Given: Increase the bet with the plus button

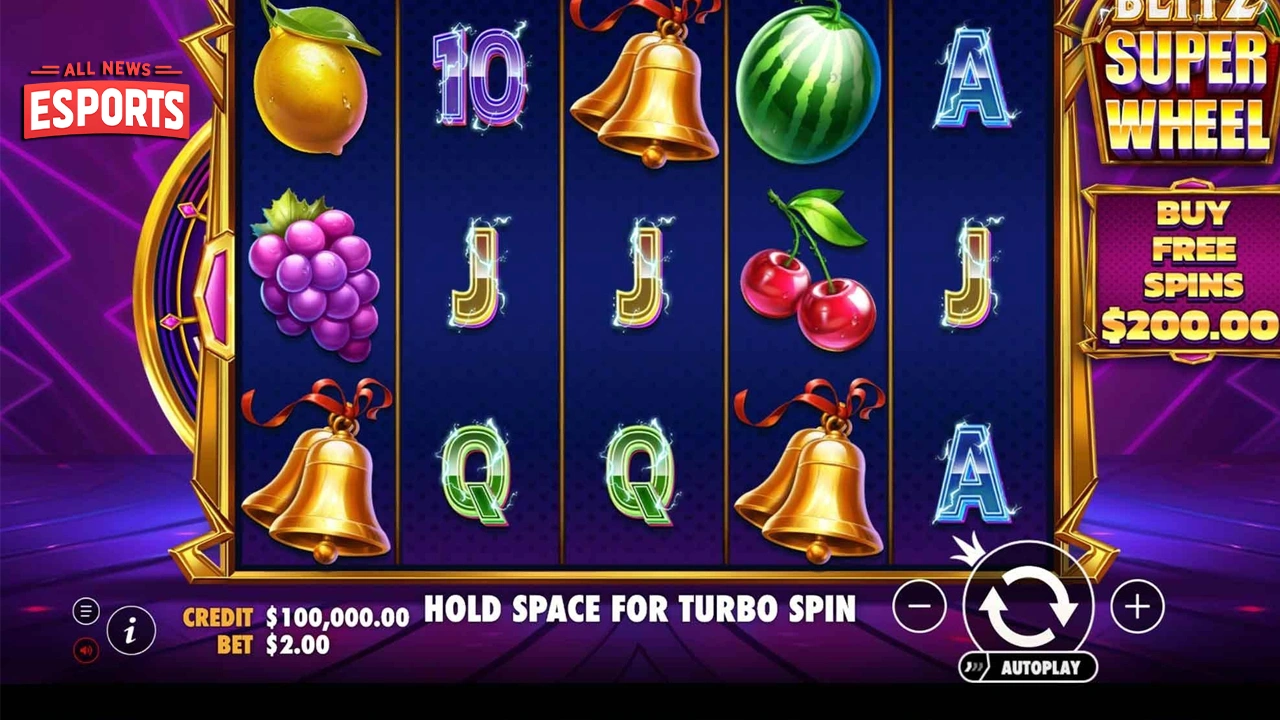Looking at the screenshot, I should pos(1135,606).
